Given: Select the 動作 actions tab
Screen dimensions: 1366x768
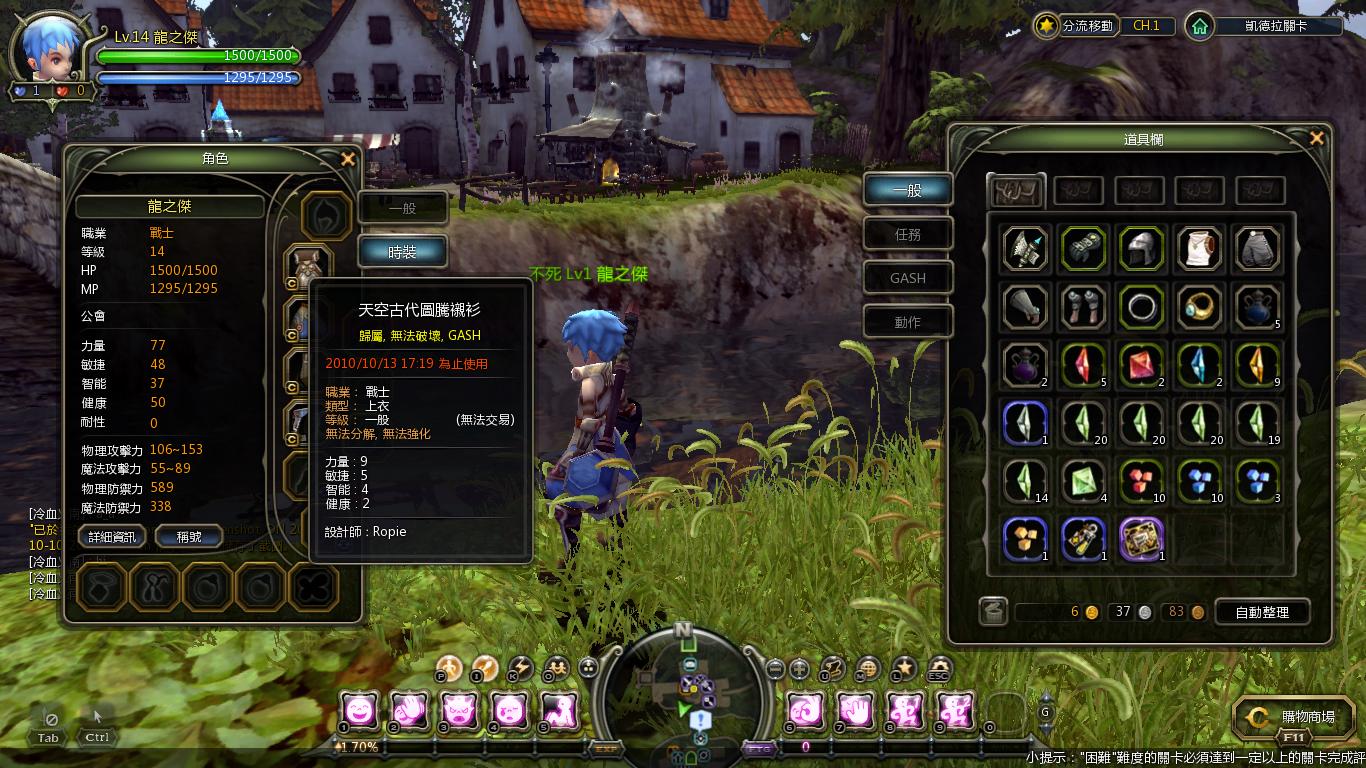Looking at the screenshot, I should [908, 322].
